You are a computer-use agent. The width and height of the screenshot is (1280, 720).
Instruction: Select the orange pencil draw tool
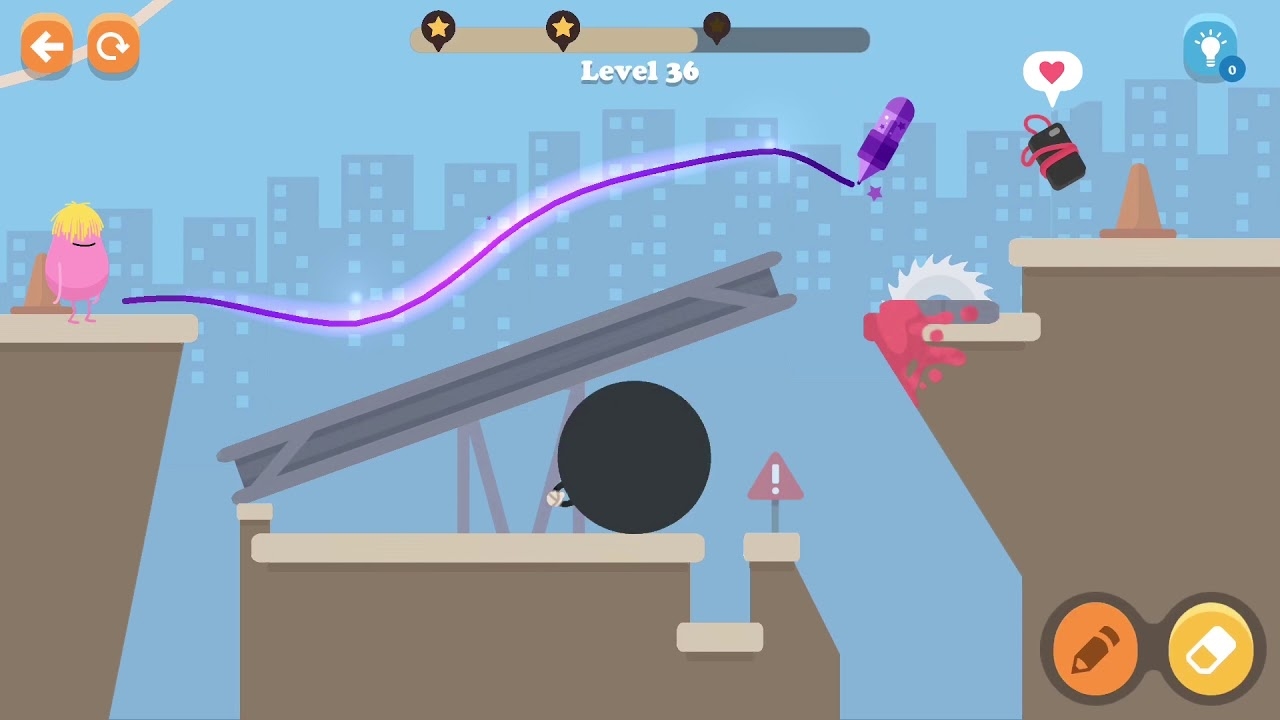pos(1095,651)
